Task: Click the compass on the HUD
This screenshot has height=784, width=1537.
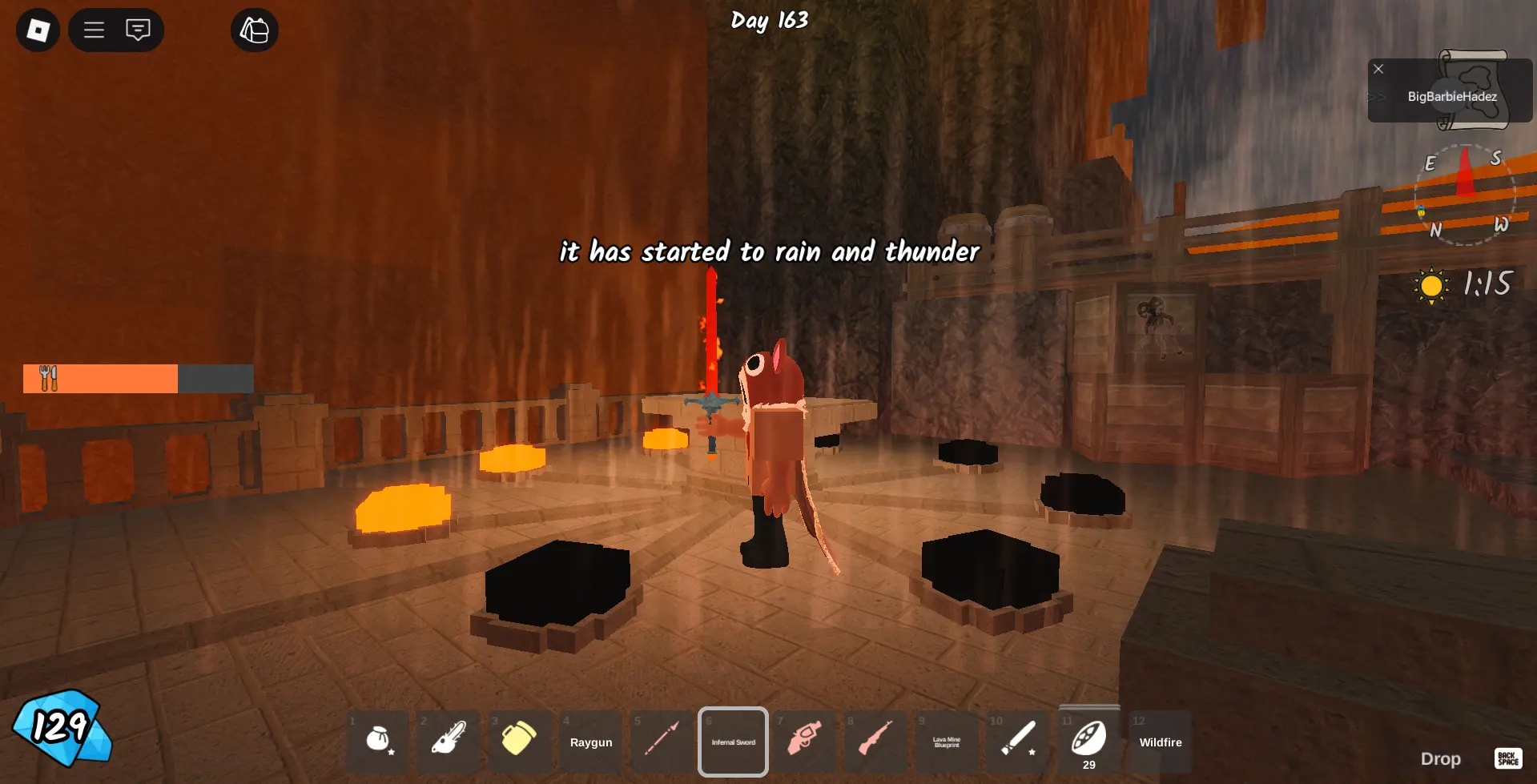Action: (1465, 195)
